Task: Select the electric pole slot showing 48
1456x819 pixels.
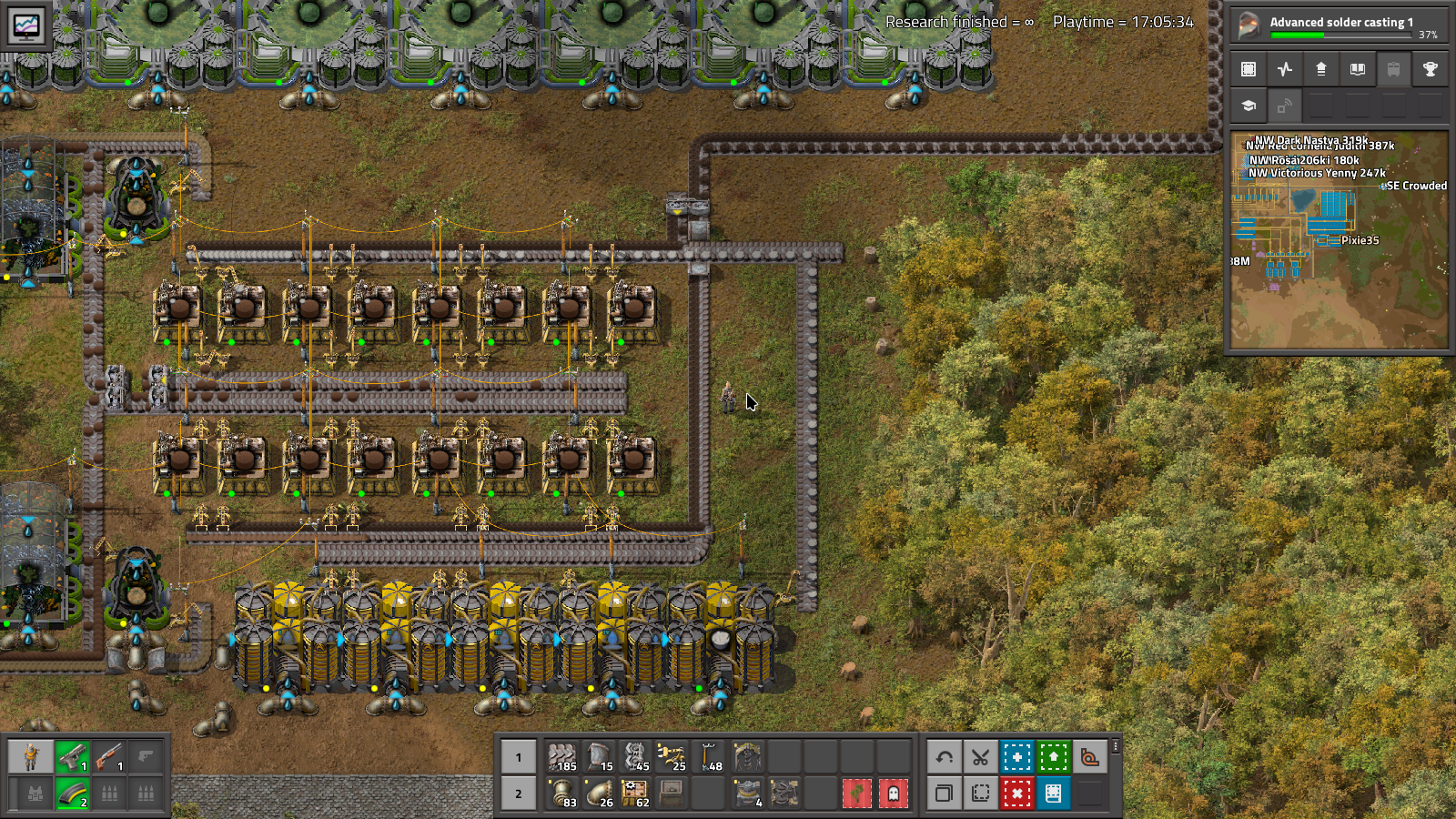Action: coord(709,757)
